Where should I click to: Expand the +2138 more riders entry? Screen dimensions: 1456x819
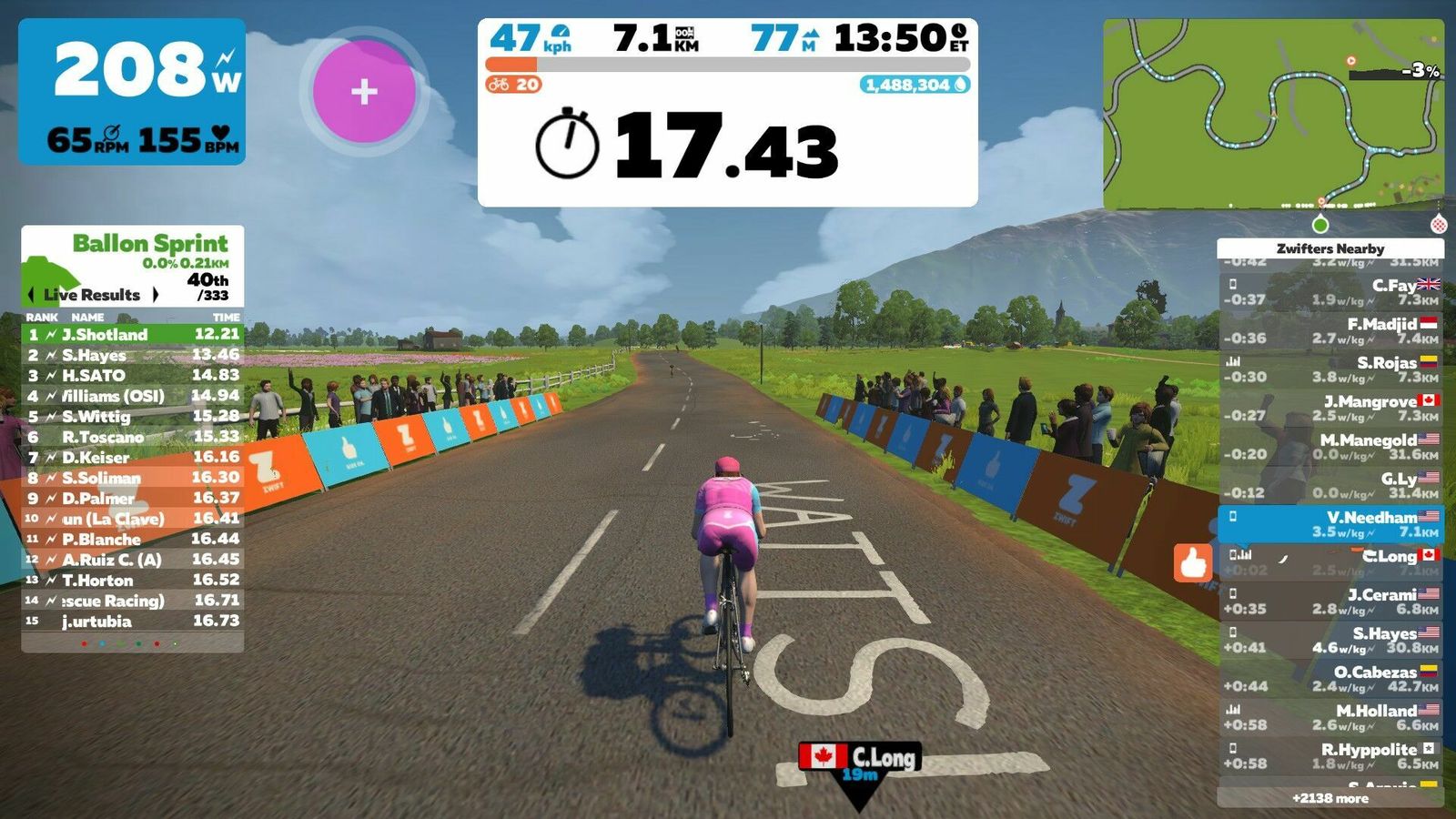[1330, 798]
